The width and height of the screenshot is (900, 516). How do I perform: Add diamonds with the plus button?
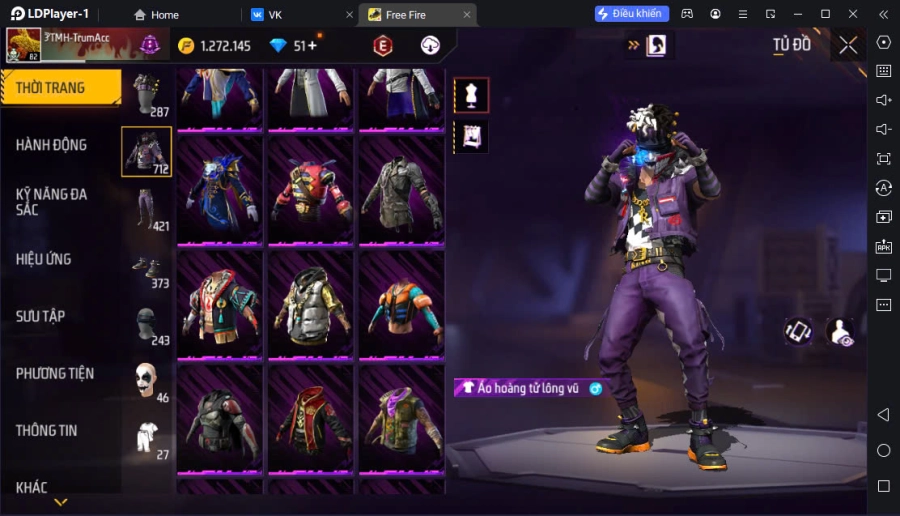pyautogui.click(x=313, y=46)
